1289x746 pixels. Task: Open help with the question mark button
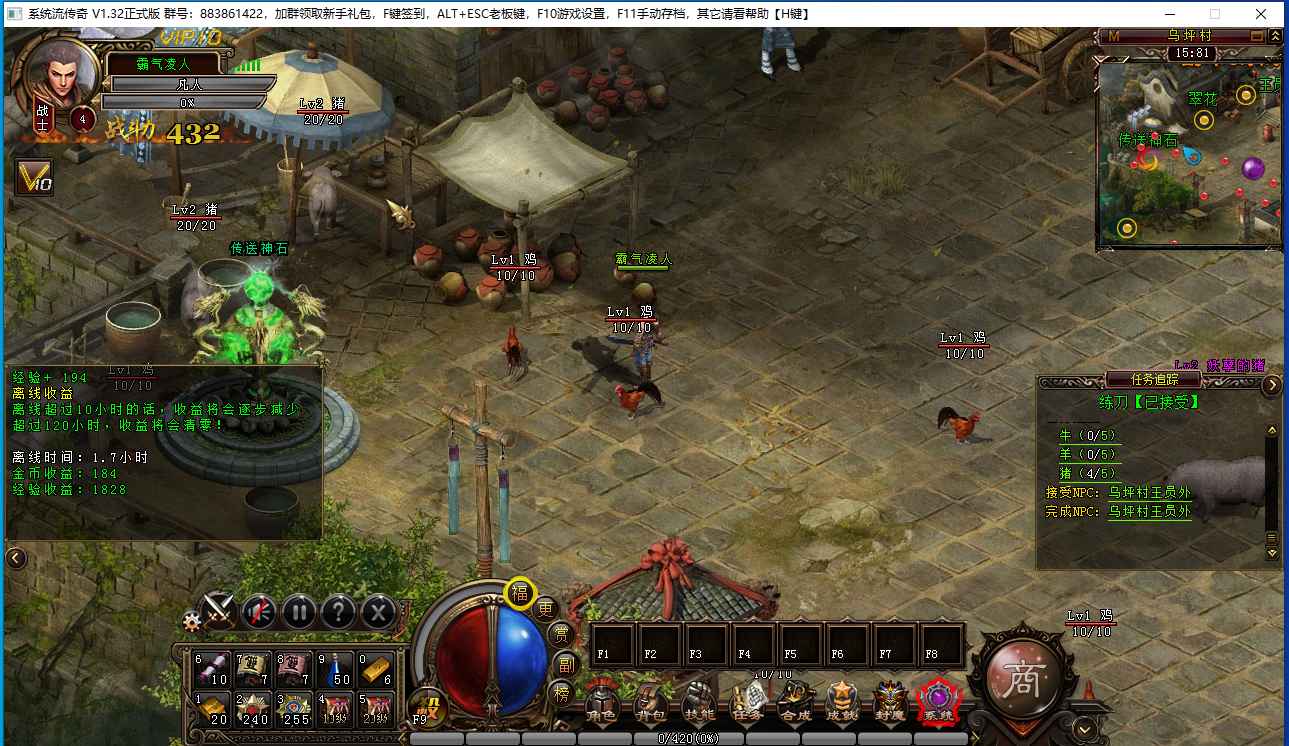tap(339, 610)
